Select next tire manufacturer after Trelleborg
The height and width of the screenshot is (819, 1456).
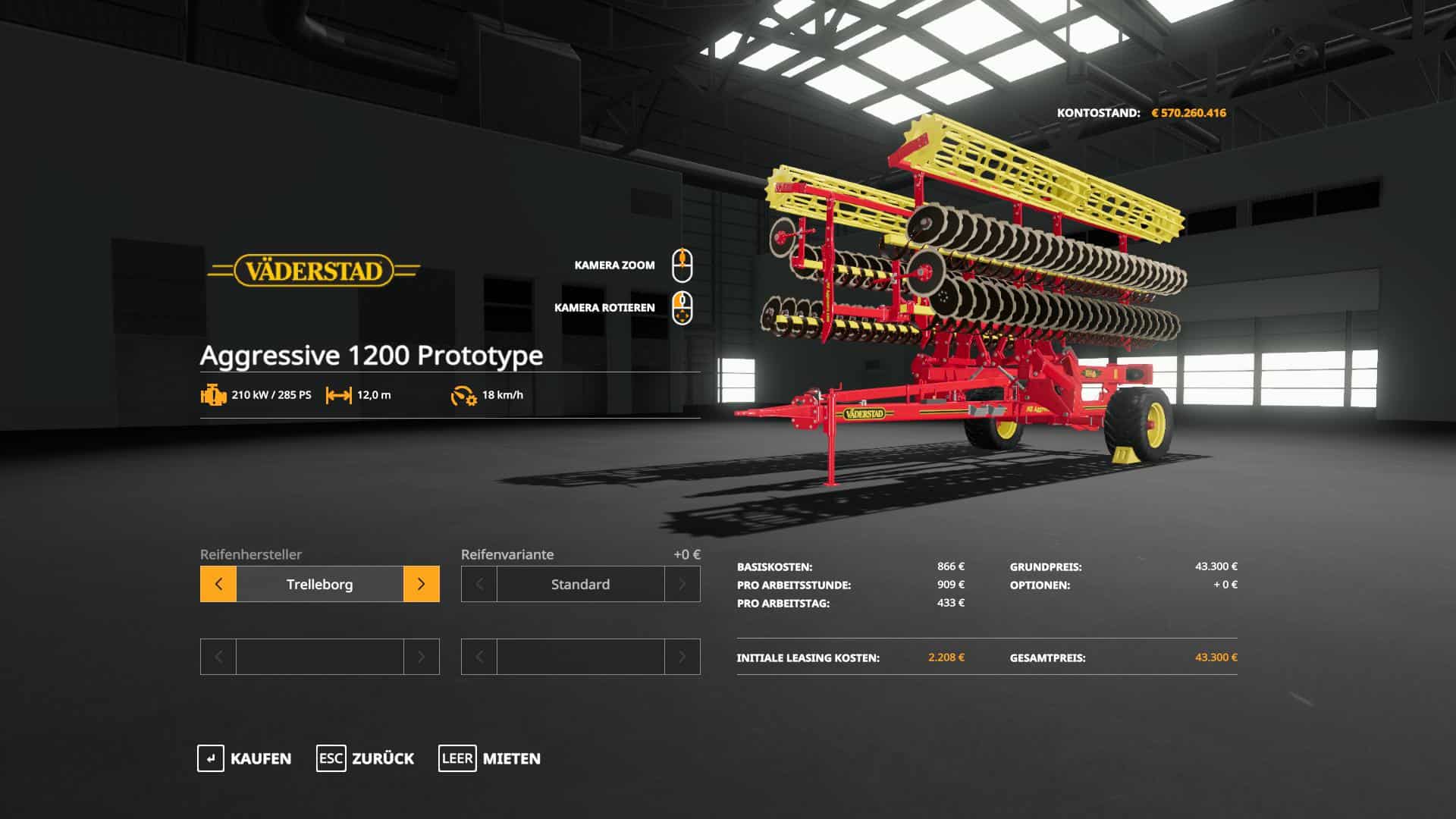pyautogui.click(x=421, y=584)
